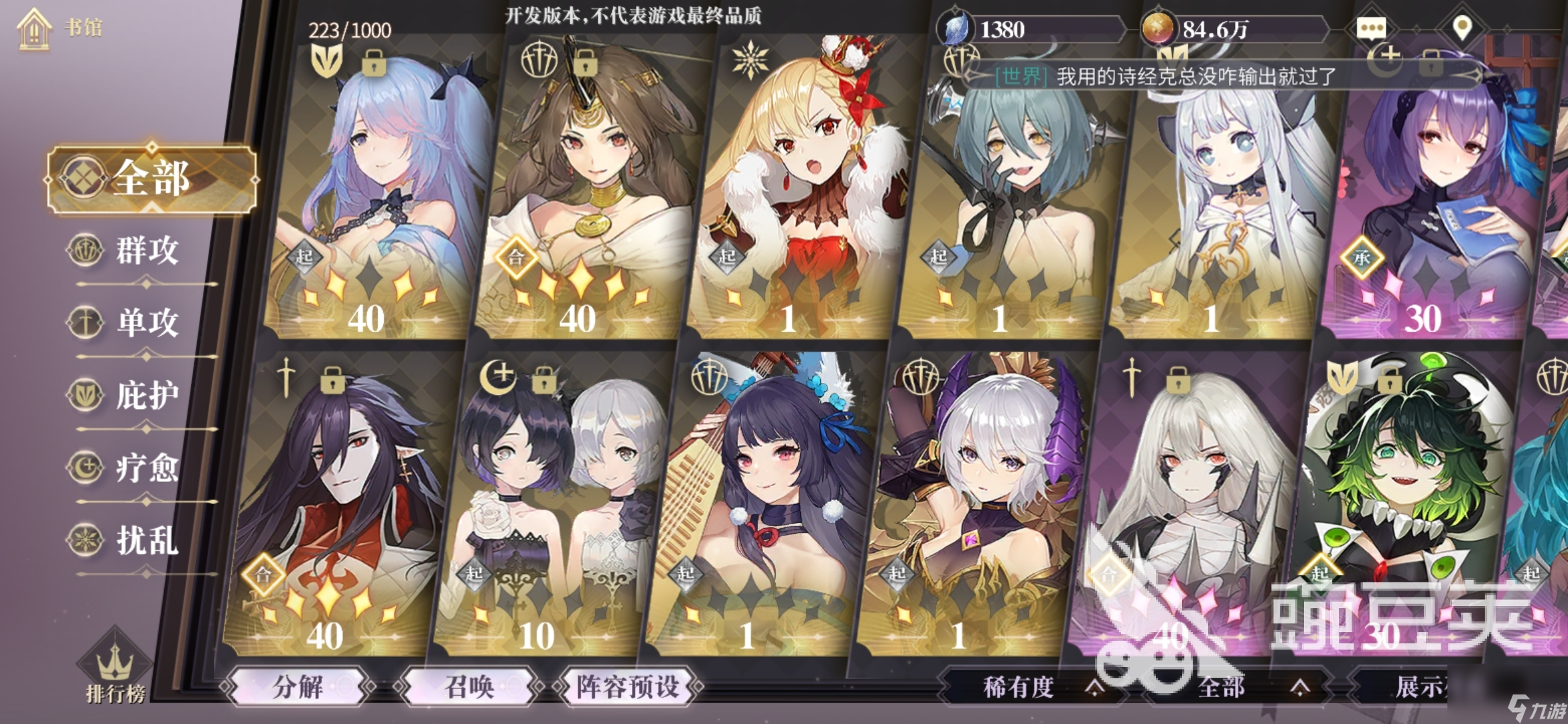The height and width of the screenshot is (724, 1568).
Task: Switch to the 全部 category tab
Action: click(151, 179)
